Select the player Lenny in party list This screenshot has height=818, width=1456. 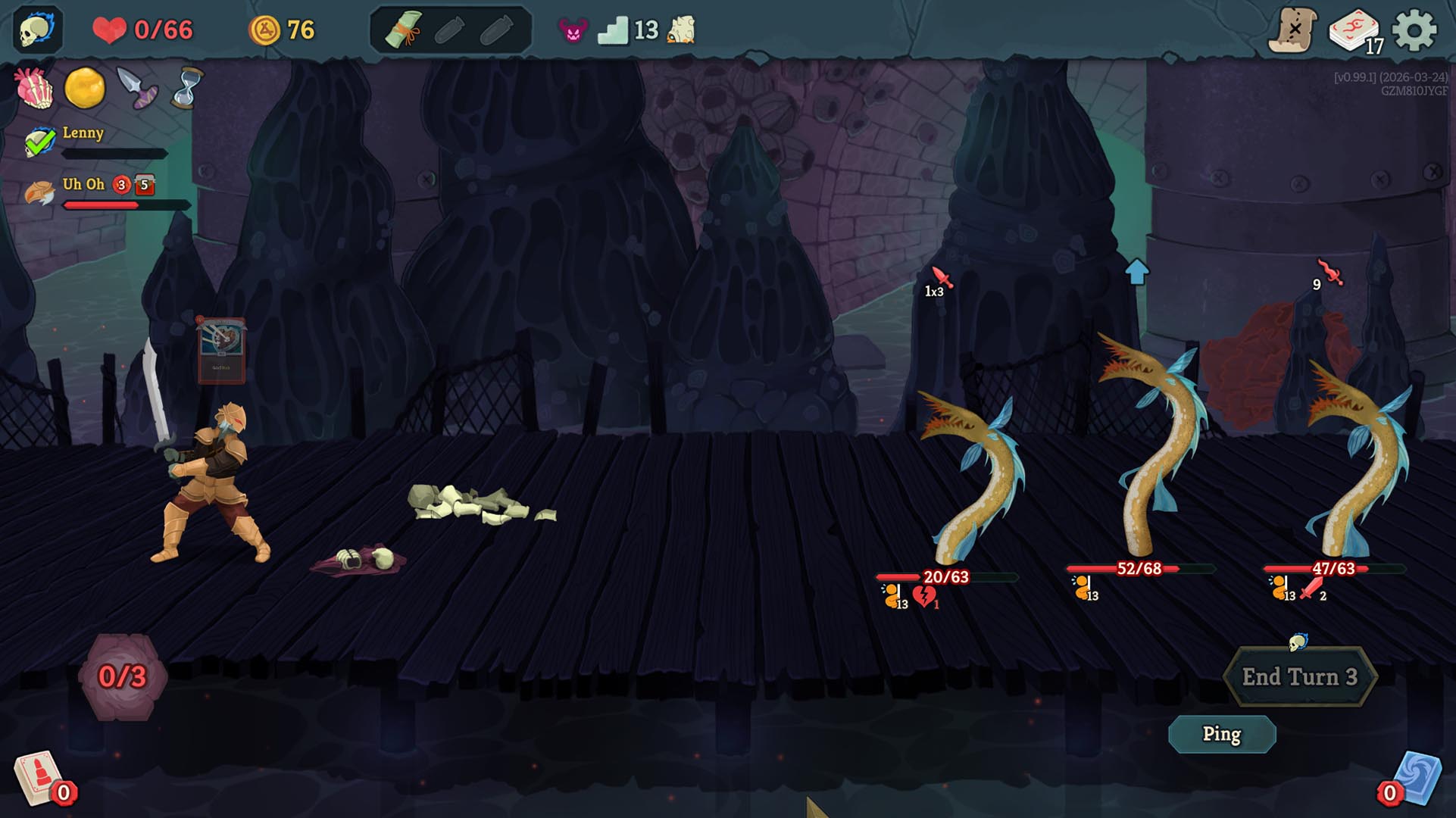coord(83,133)
